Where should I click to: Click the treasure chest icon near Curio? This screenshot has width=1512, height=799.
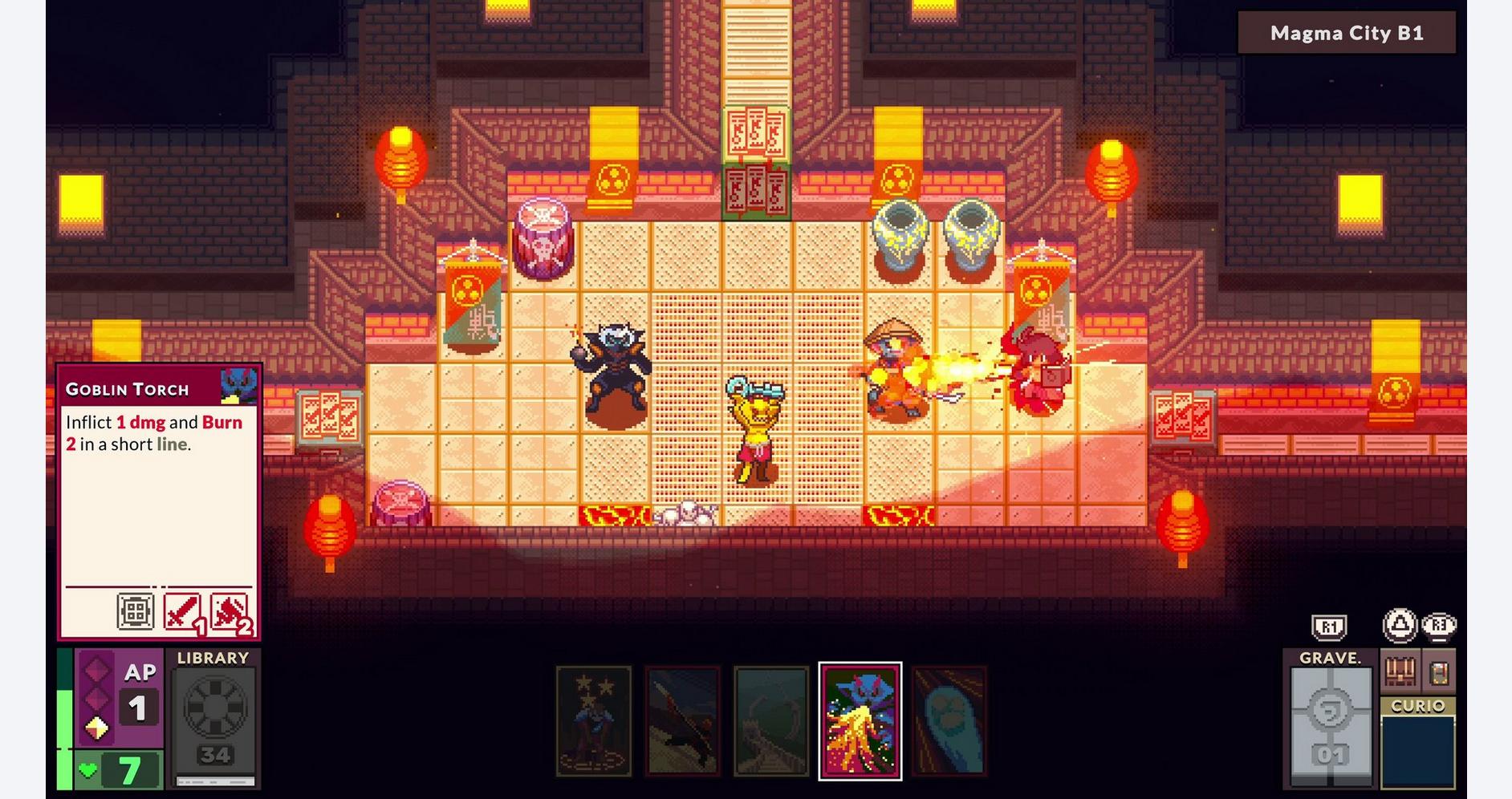pos(1400,671)
